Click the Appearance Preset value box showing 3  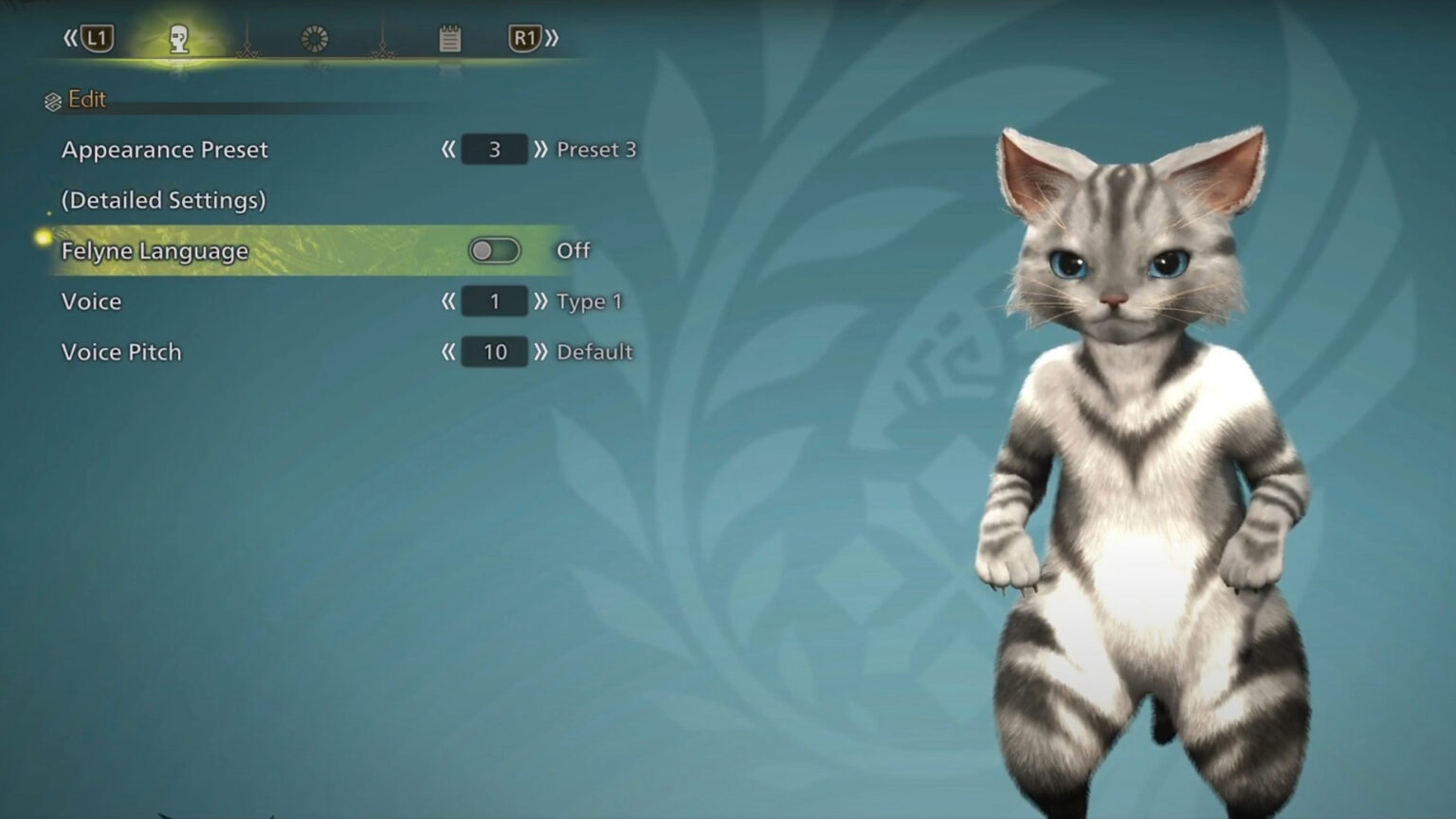[495, 149]
